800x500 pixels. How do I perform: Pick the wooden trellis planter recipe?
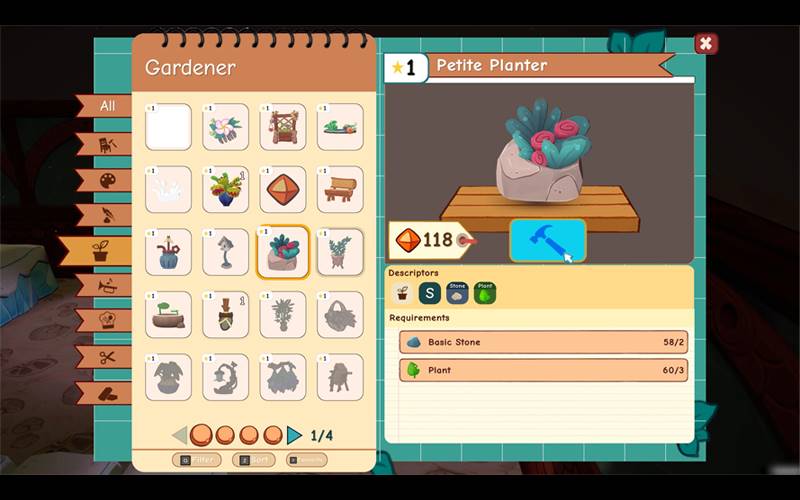[x=283, y=127]
